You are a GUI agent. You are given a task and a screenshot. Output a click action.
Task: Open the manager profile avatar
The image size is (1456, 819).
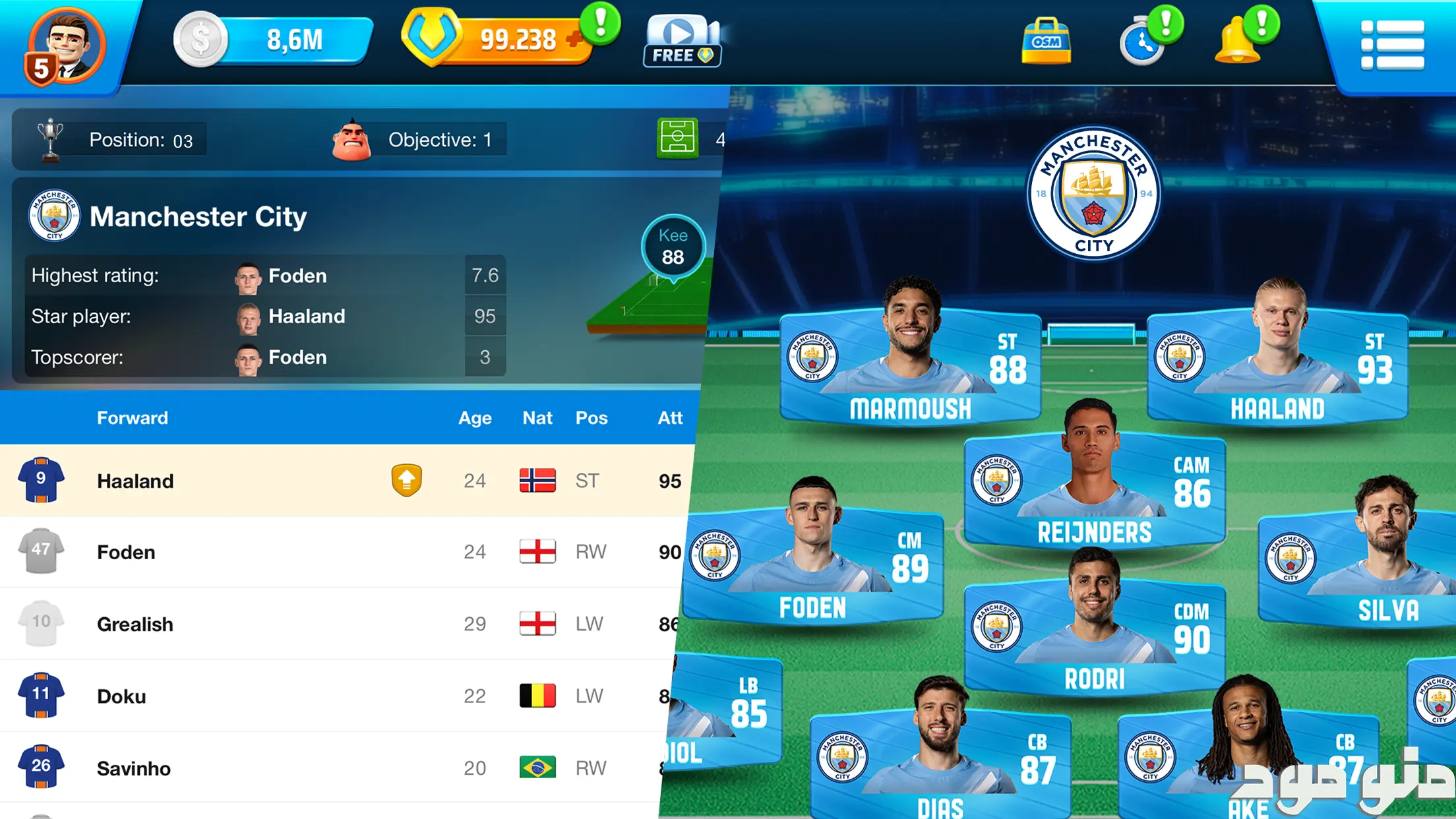pyautogui.click(x=65, y=46)
